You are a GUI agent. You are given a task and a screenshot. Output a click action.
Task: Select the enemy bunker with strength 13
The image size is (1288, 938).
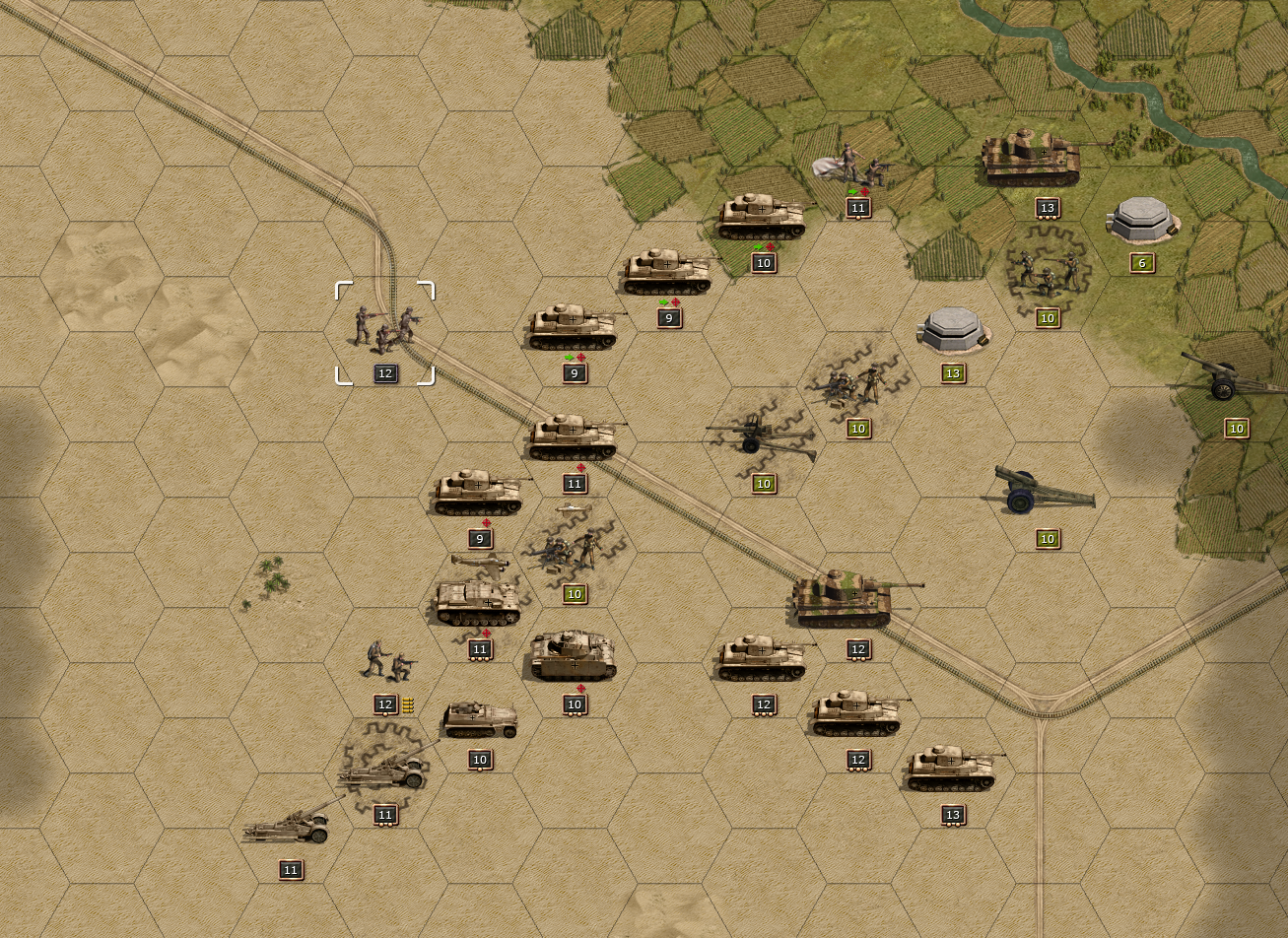[x=952, y=331]
